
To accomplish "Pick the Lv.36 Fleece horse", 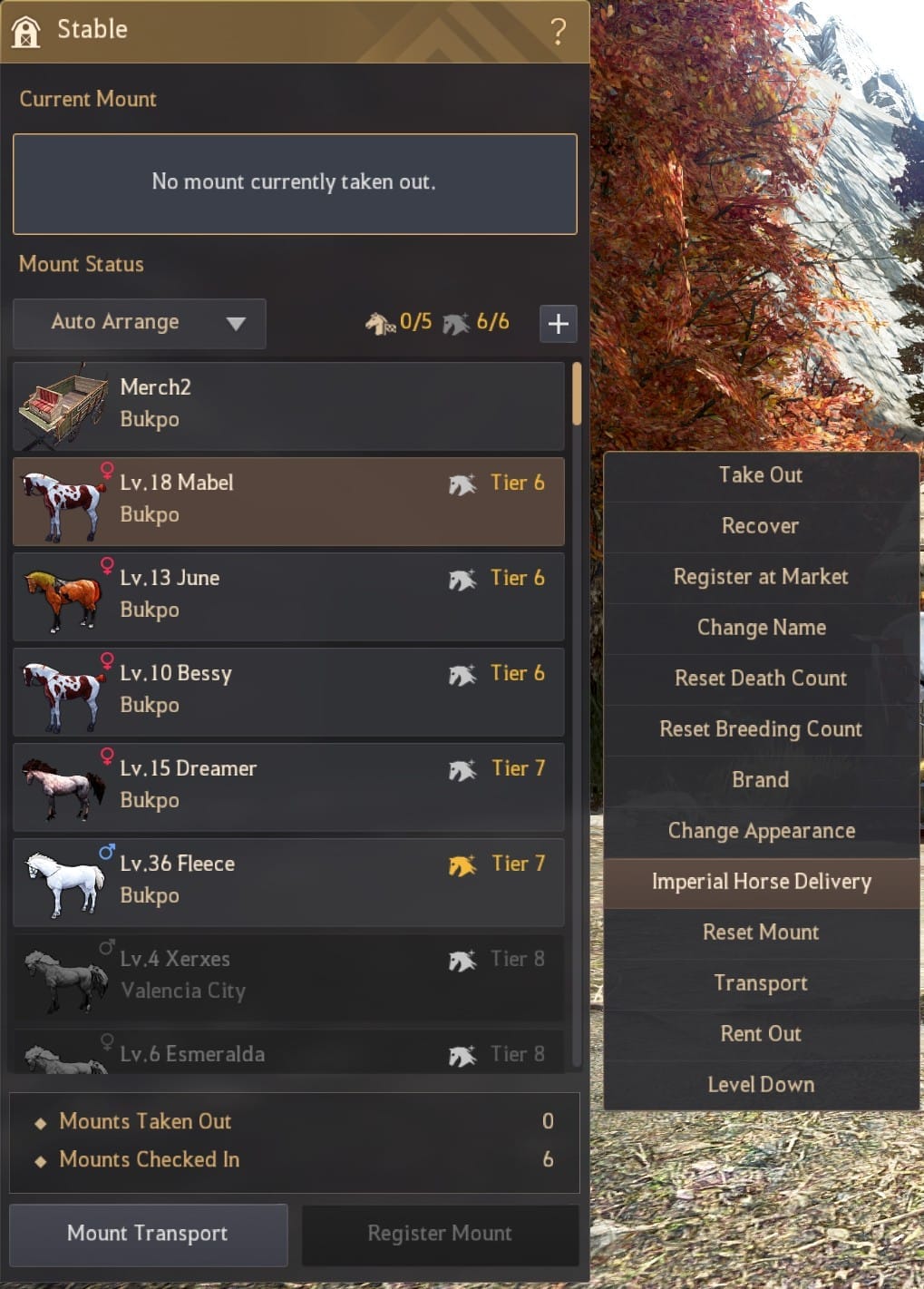I will (x=288, y=883).
